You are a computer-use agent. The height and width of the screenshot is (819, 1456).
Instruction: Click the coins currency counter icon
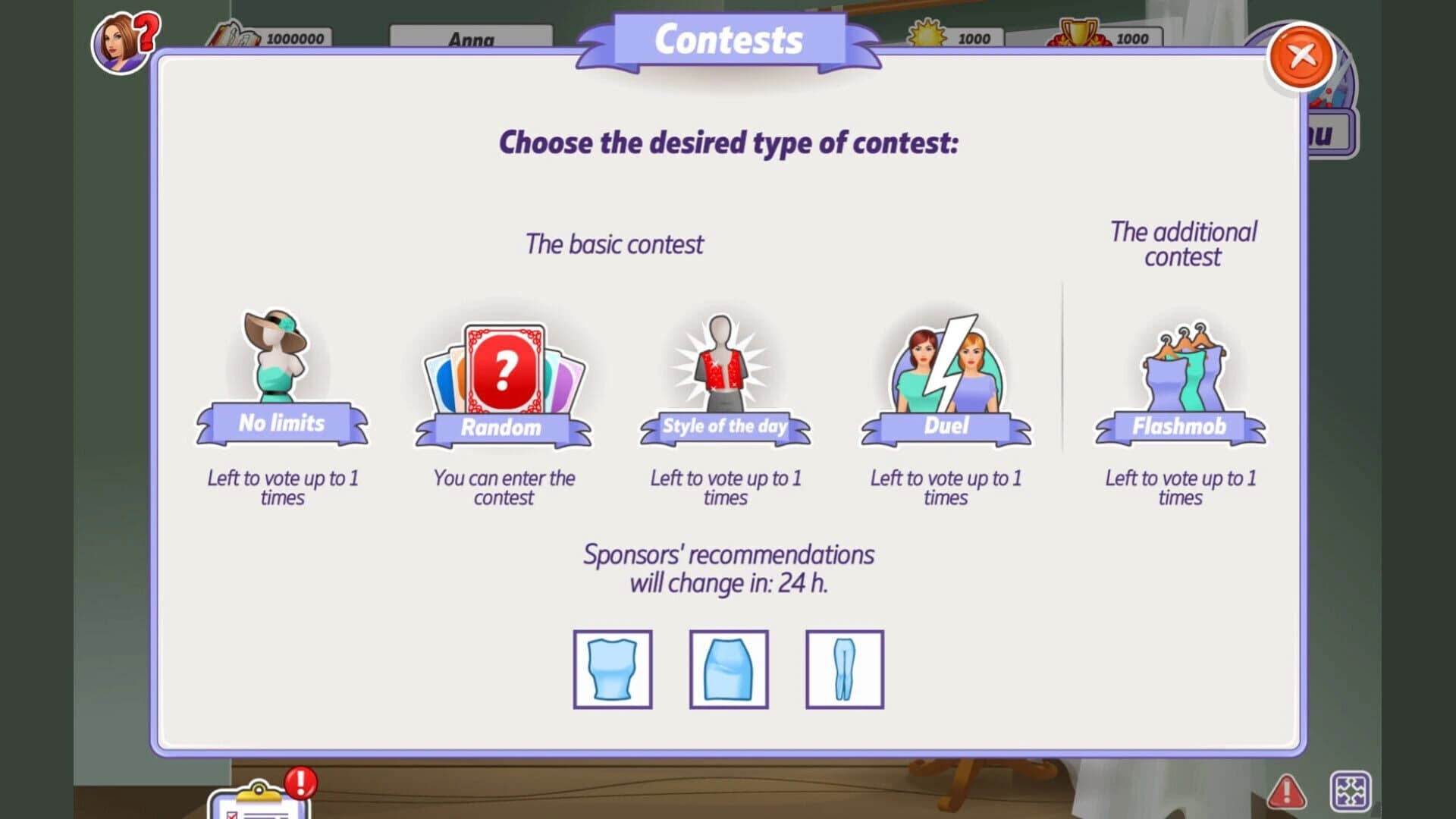point(235,34)
